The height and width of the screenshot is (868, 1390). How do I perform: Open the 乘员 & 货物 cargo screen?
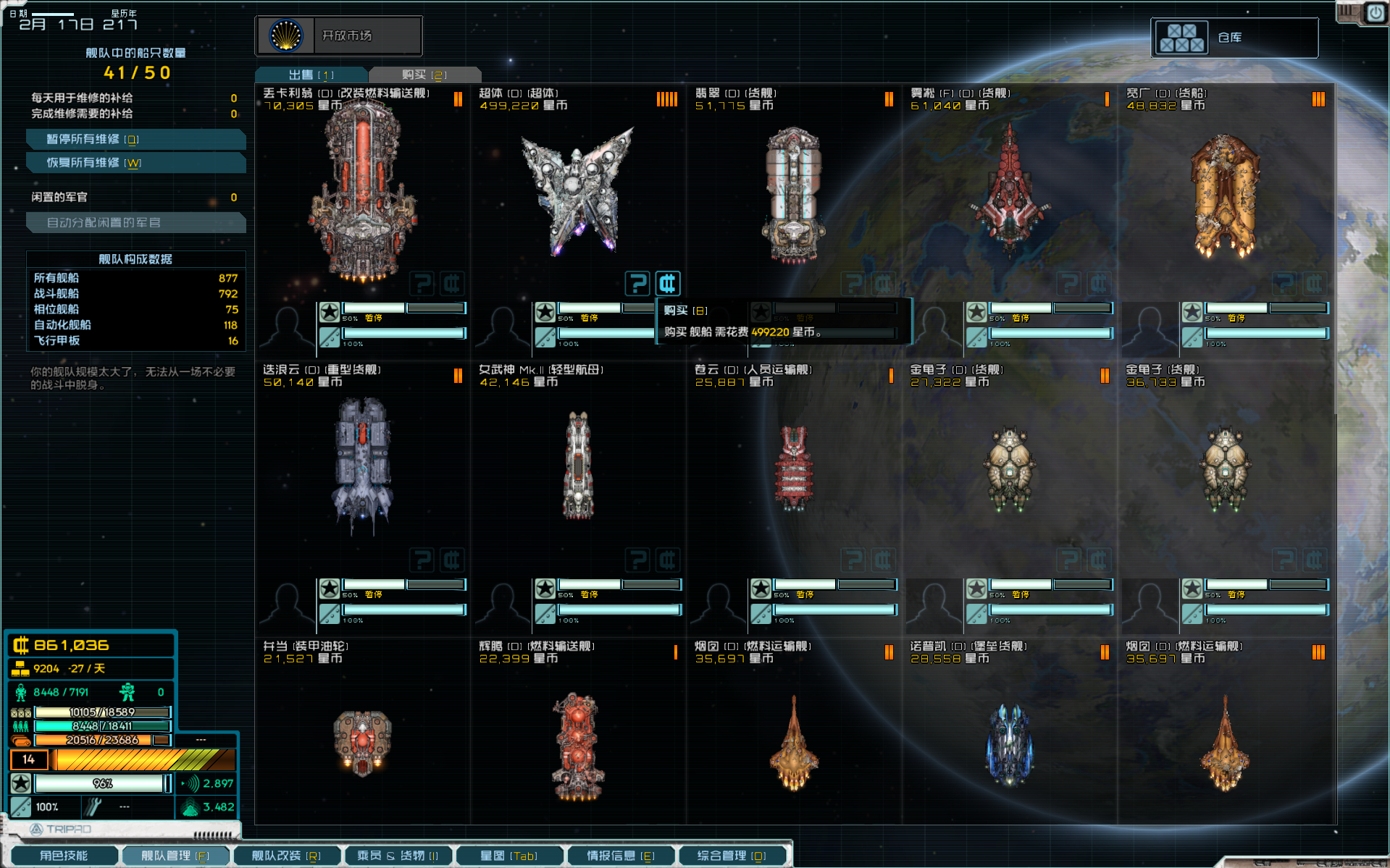398,856
